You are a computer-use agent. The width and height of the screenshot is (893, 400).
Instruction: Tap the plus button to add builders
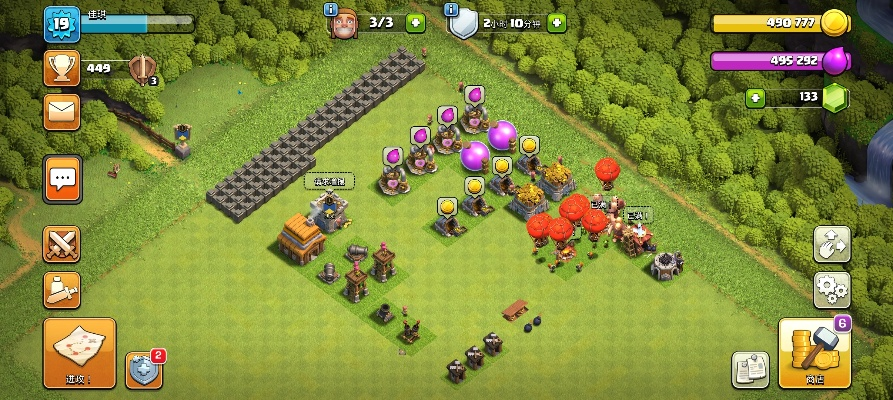(x=416, y=22)
